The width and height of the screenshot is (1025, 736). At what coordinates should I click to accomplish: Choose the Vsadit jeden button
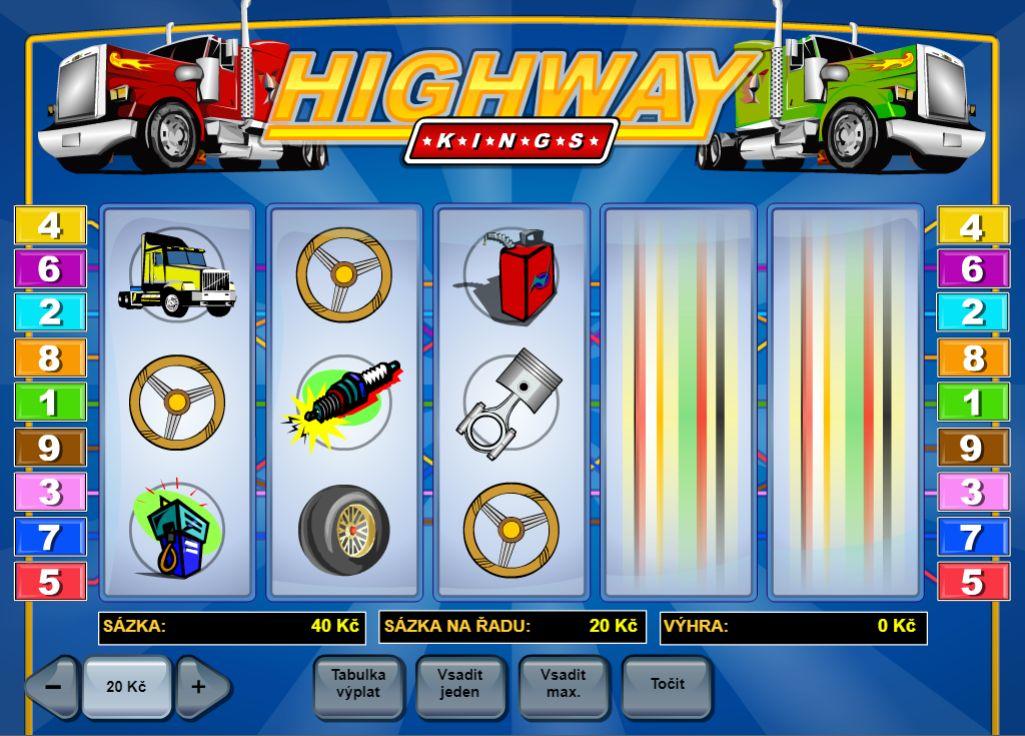(460, 684)
